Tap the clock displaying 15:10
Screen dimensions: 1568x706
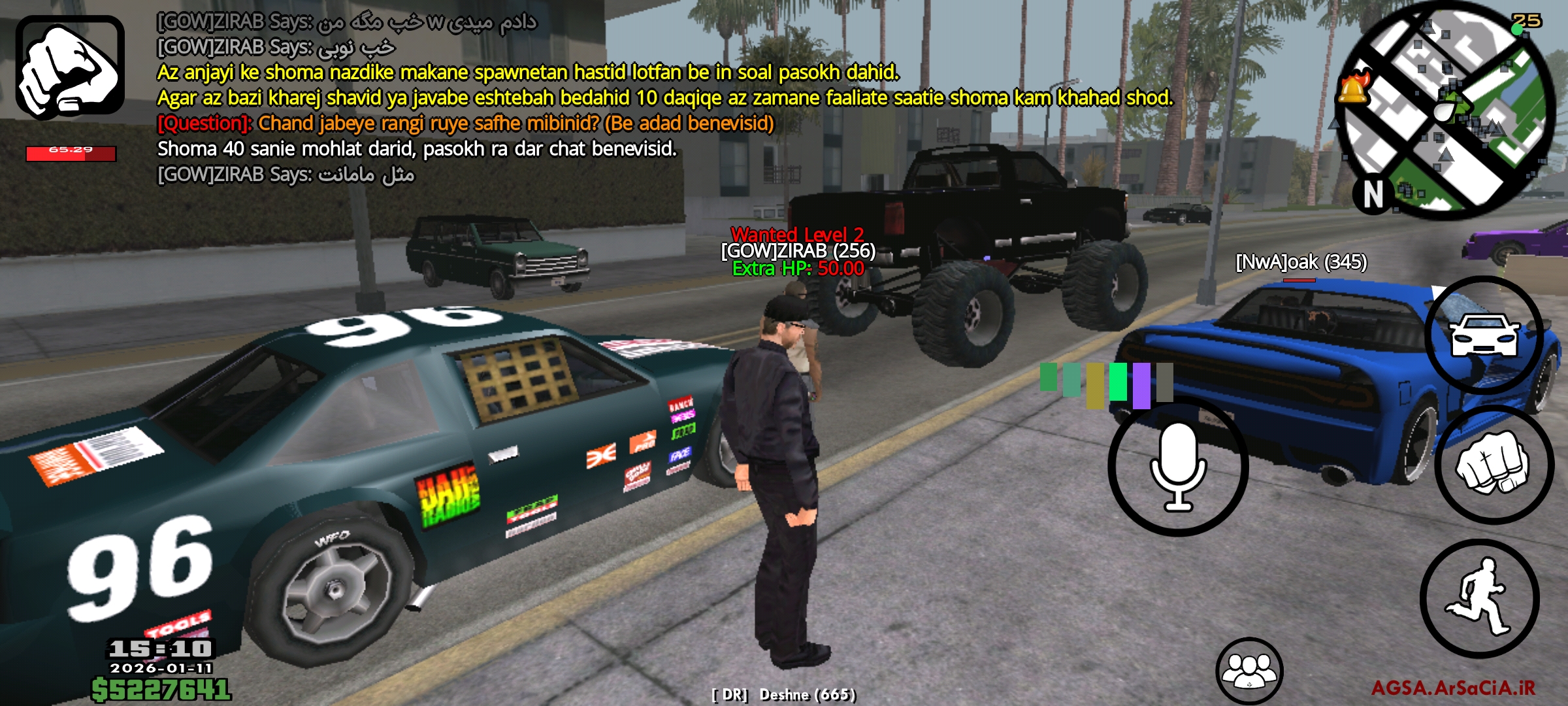point(160,647)
